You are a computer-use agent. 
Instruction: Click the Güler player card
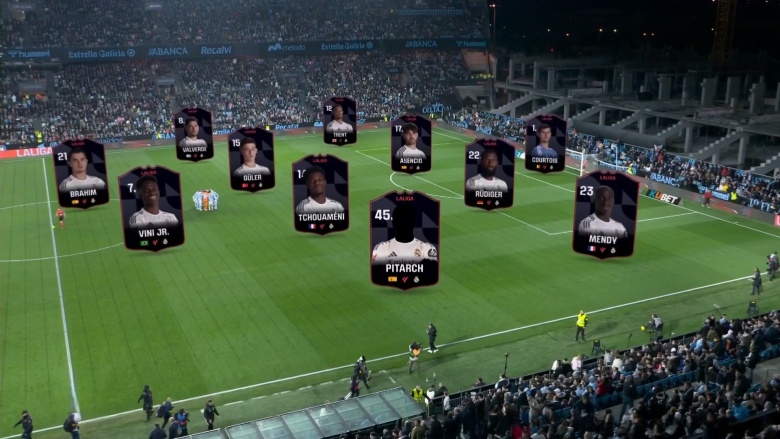tap(251, 159)
